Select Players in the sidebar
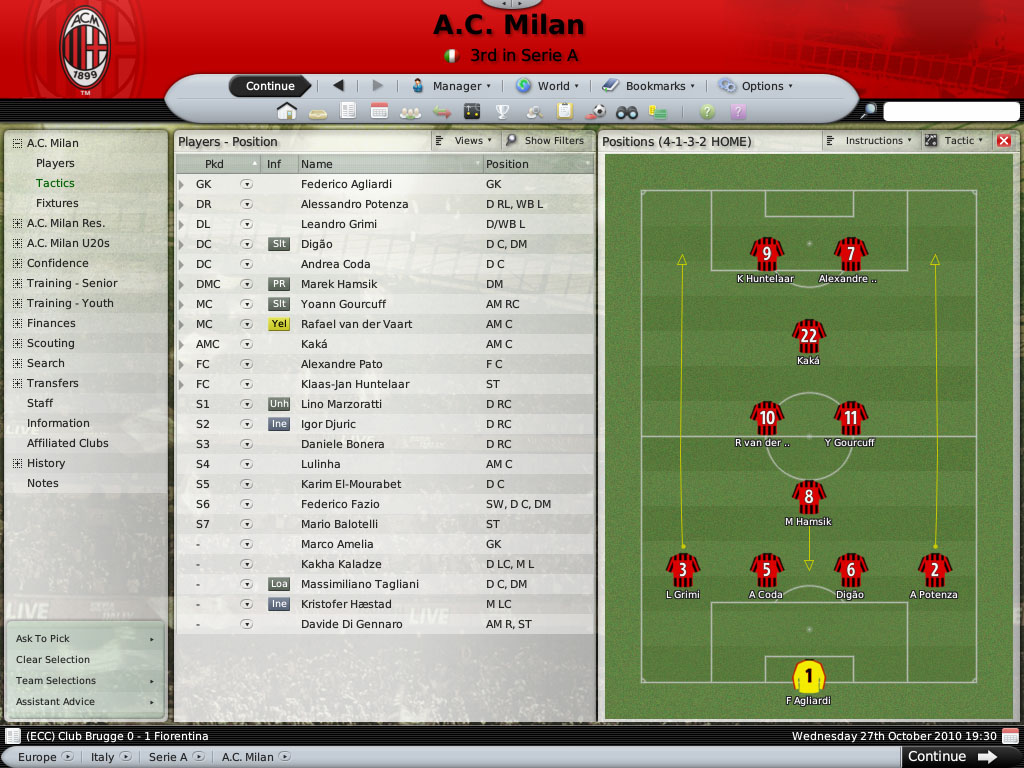1024x768 pixels. [55, 163]
